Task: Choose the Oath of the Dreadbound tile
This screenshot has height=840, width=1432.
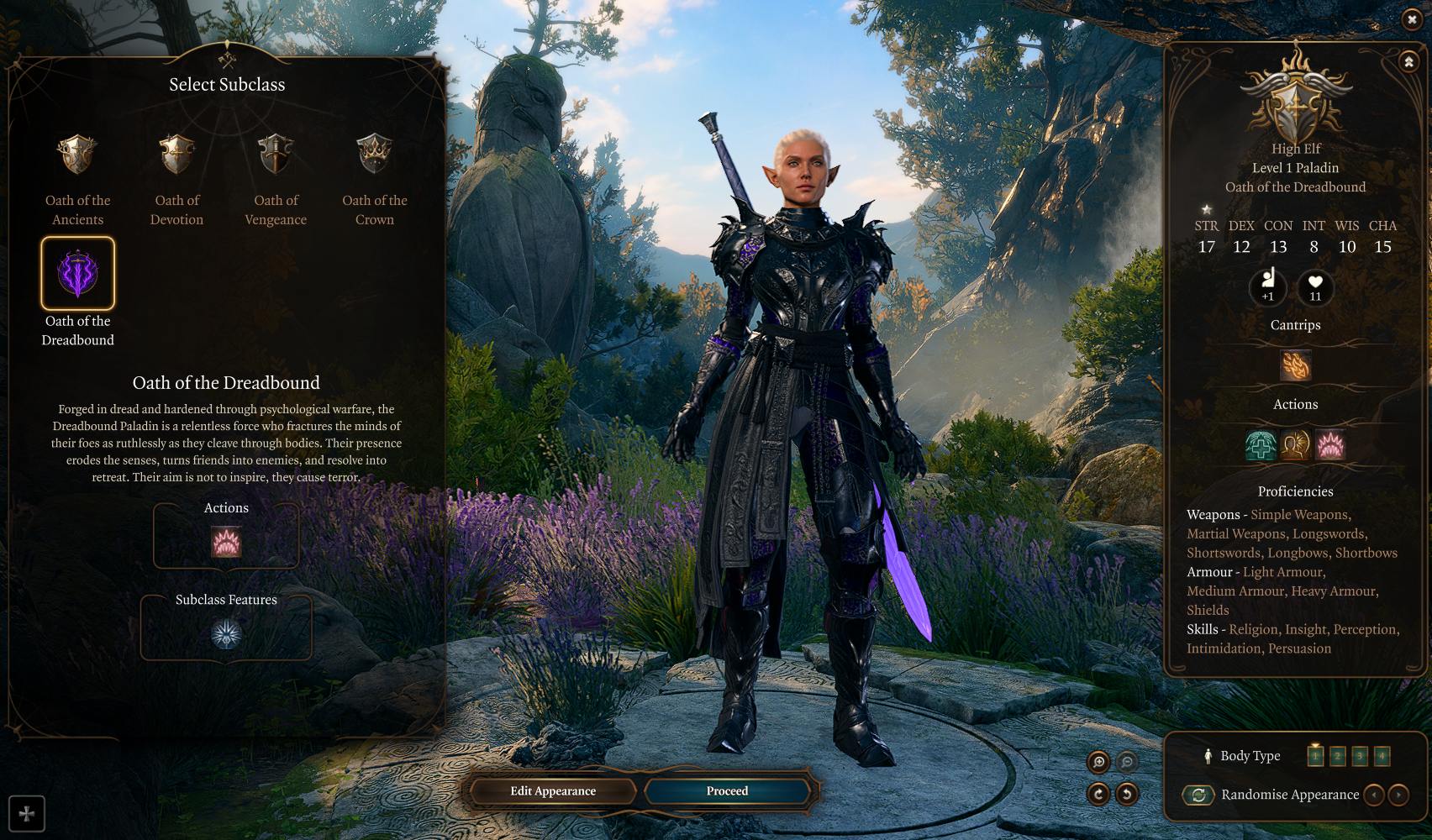Action: pyautogui.click(x=77, y=274)
